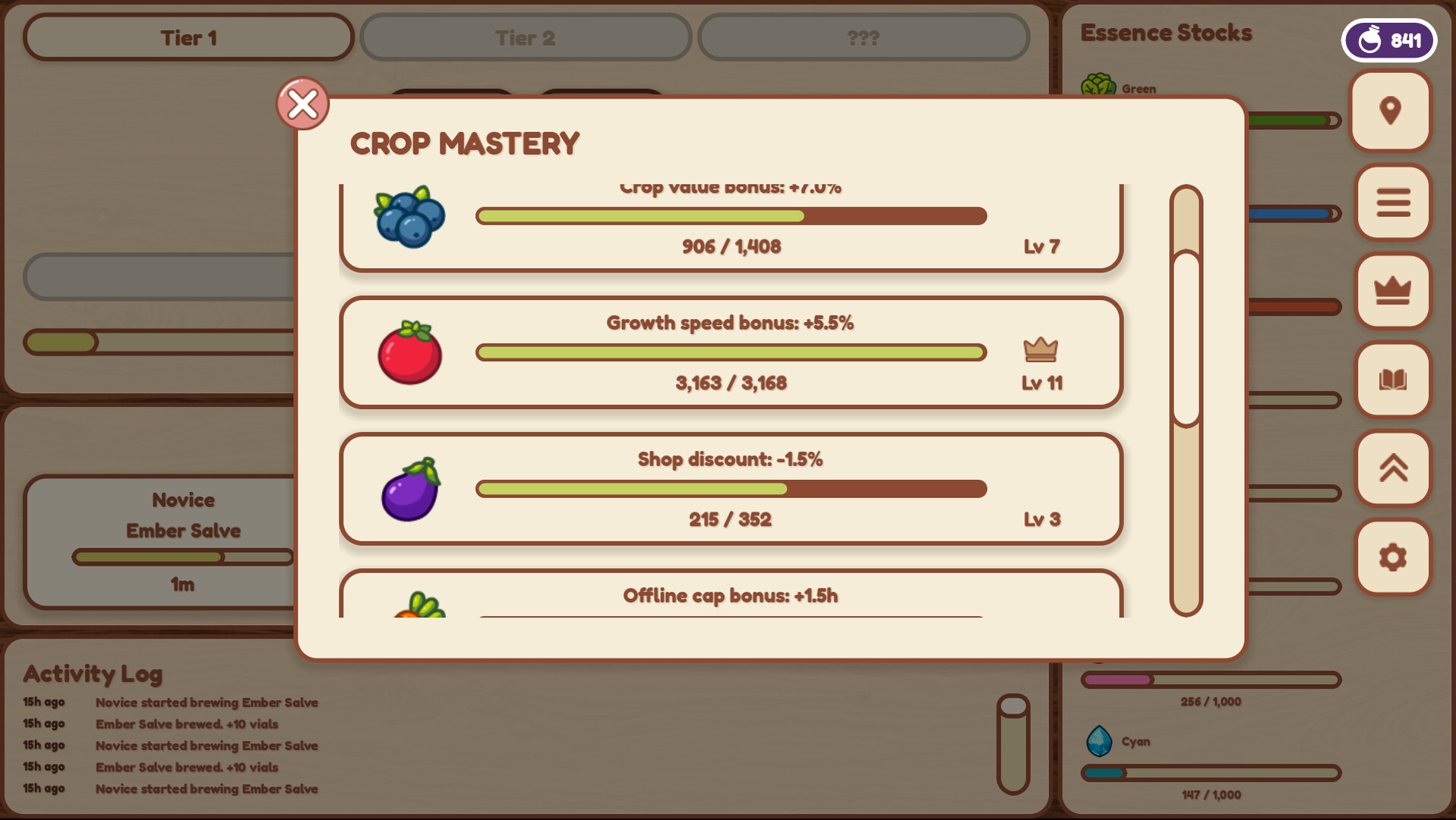Open the map pin panel in the sidebar
The image size is (1456, 820).
pos(1391,111)
